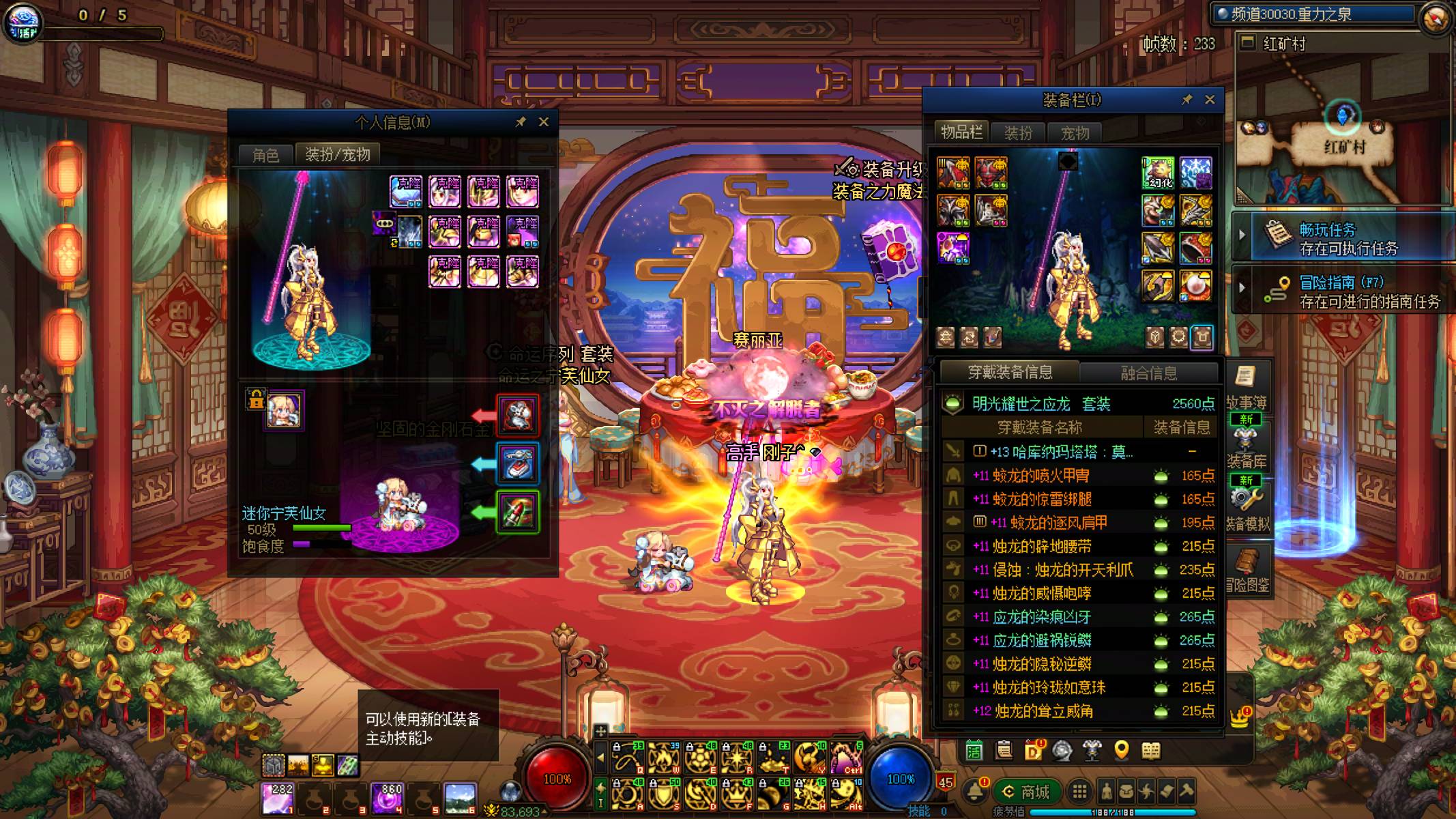Open the 装扮 tab in the equipment window
This screenshot has width=1456, height=819.
pyautogui.click(x=1018, y=133)
